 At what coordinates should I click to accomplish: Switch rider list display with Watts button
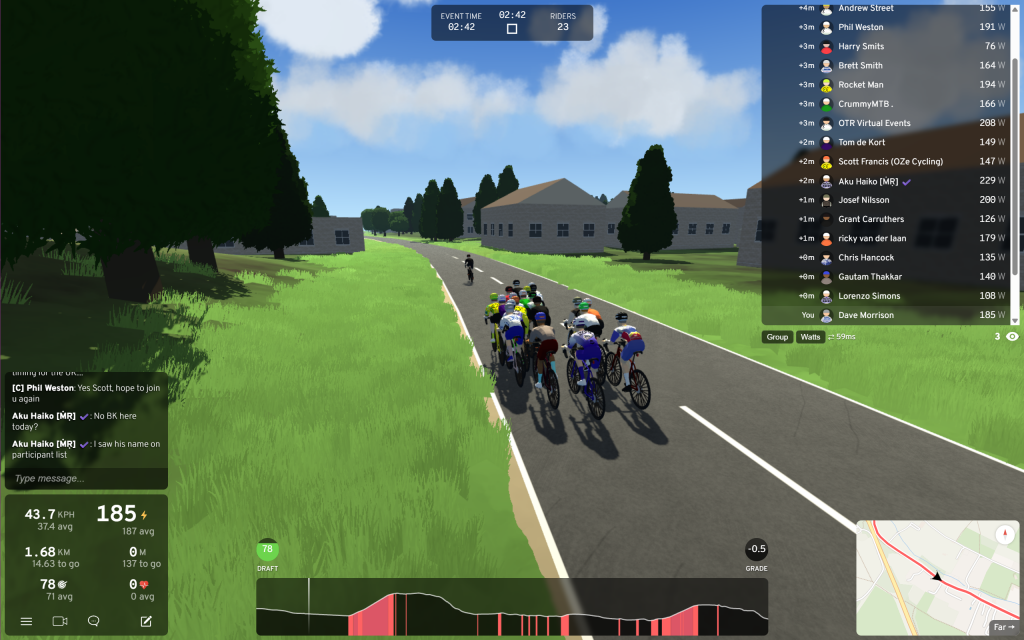click(810, 337)
